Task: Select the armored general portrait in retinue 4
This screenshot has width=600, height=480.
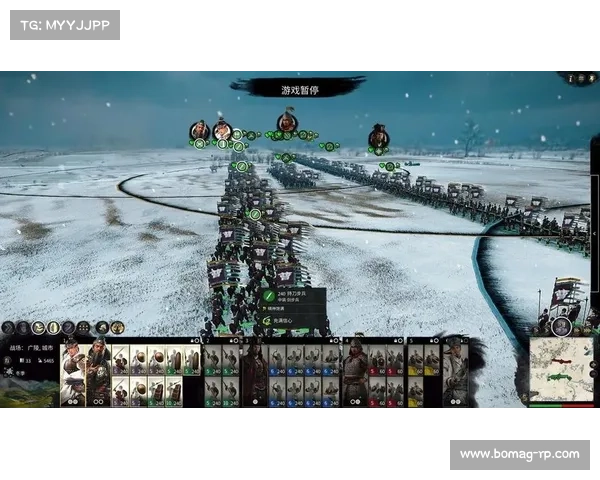Action: coord(353,372)
